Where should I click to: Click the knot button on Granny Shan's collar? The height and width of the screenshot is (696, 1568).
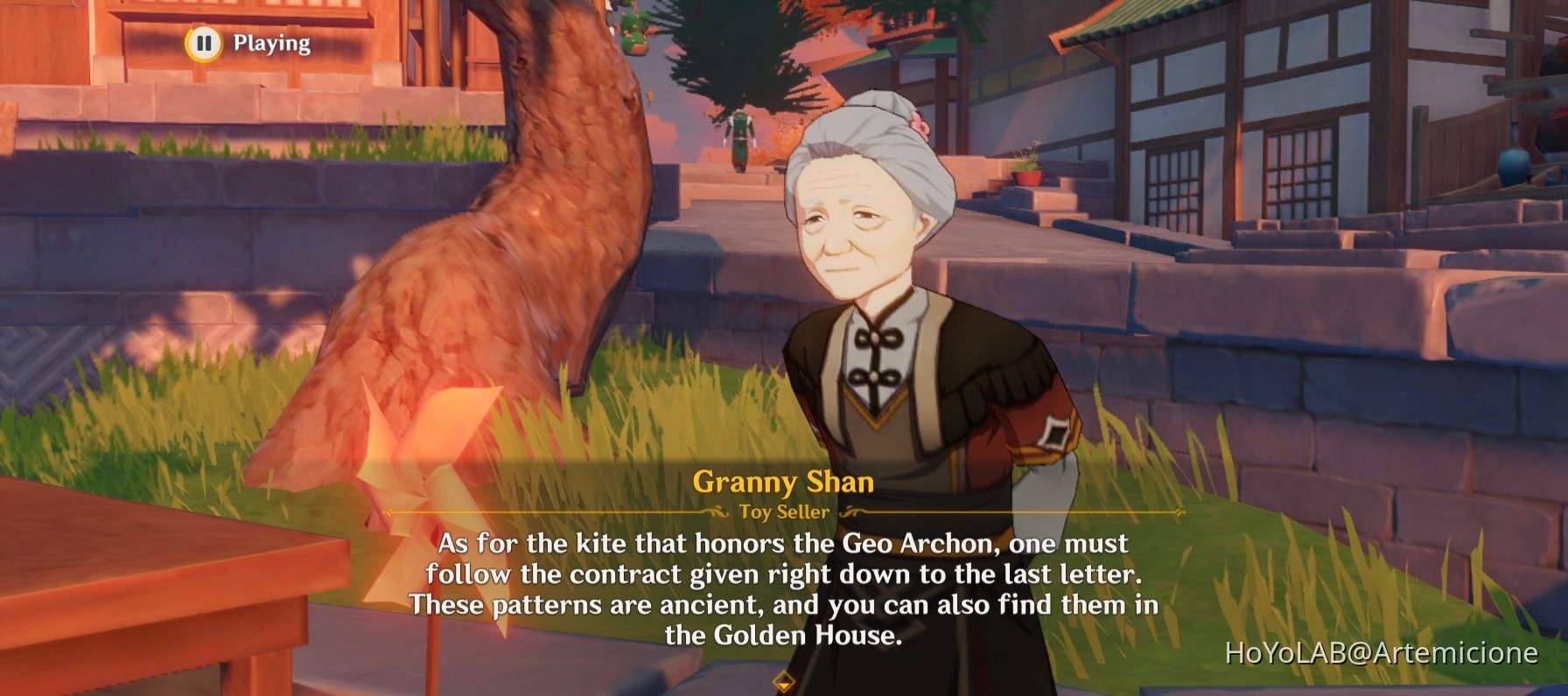point(875,339)
